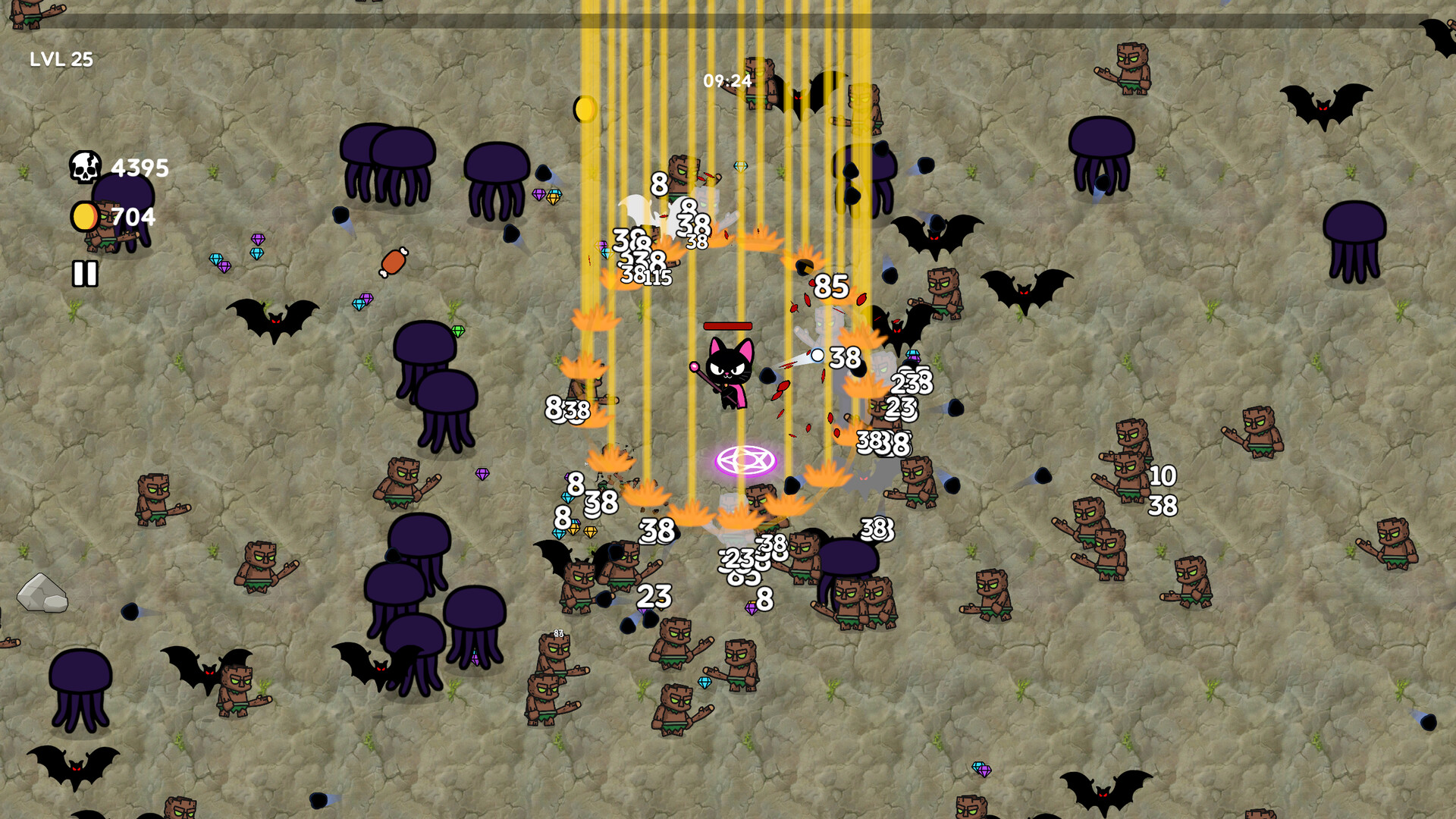Click the floating gold coin pickup

[585, 110]
